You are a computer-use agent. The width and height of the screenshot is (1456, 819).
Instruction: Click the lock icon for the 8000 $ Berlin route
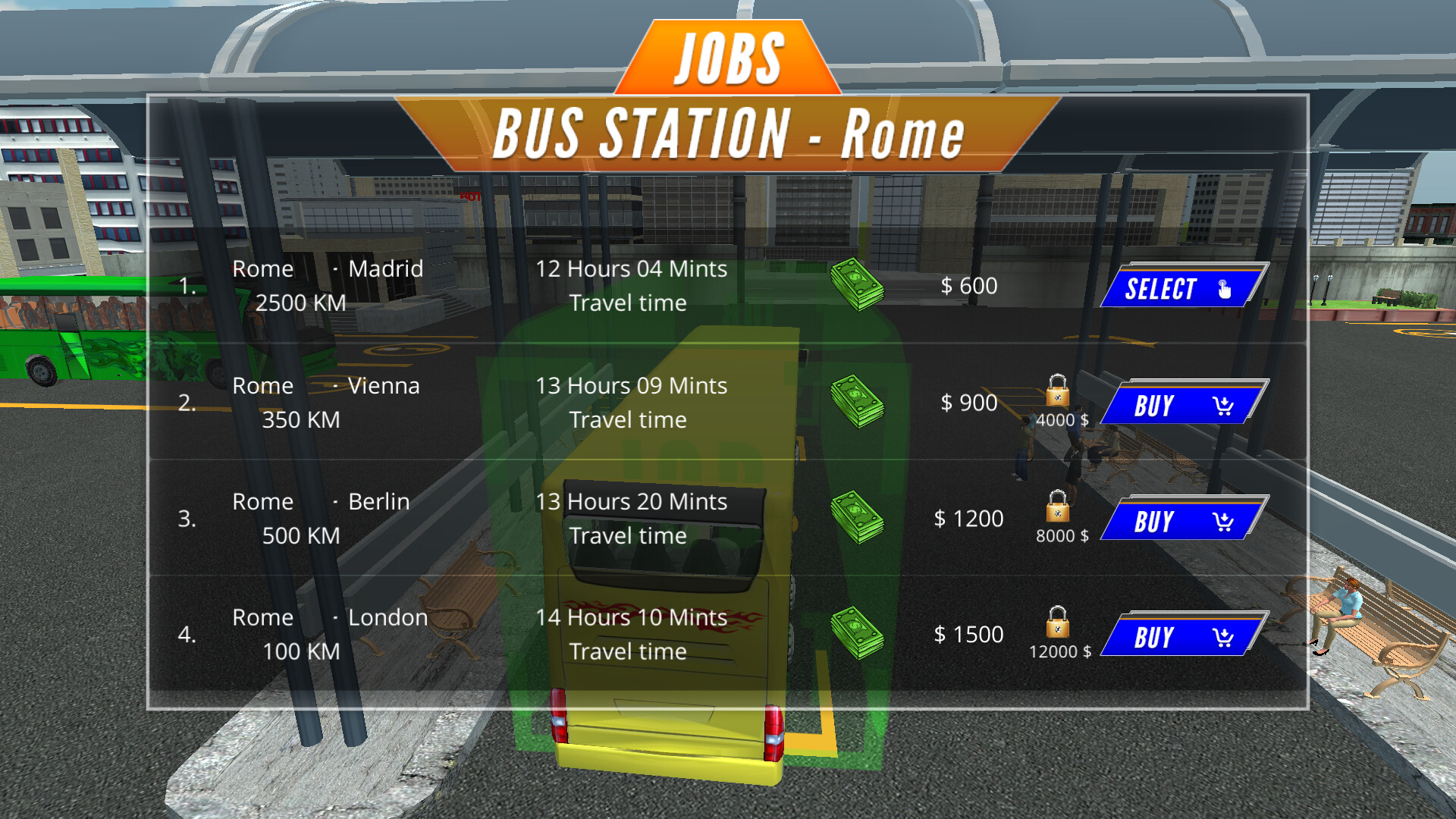coord(1057,507)
